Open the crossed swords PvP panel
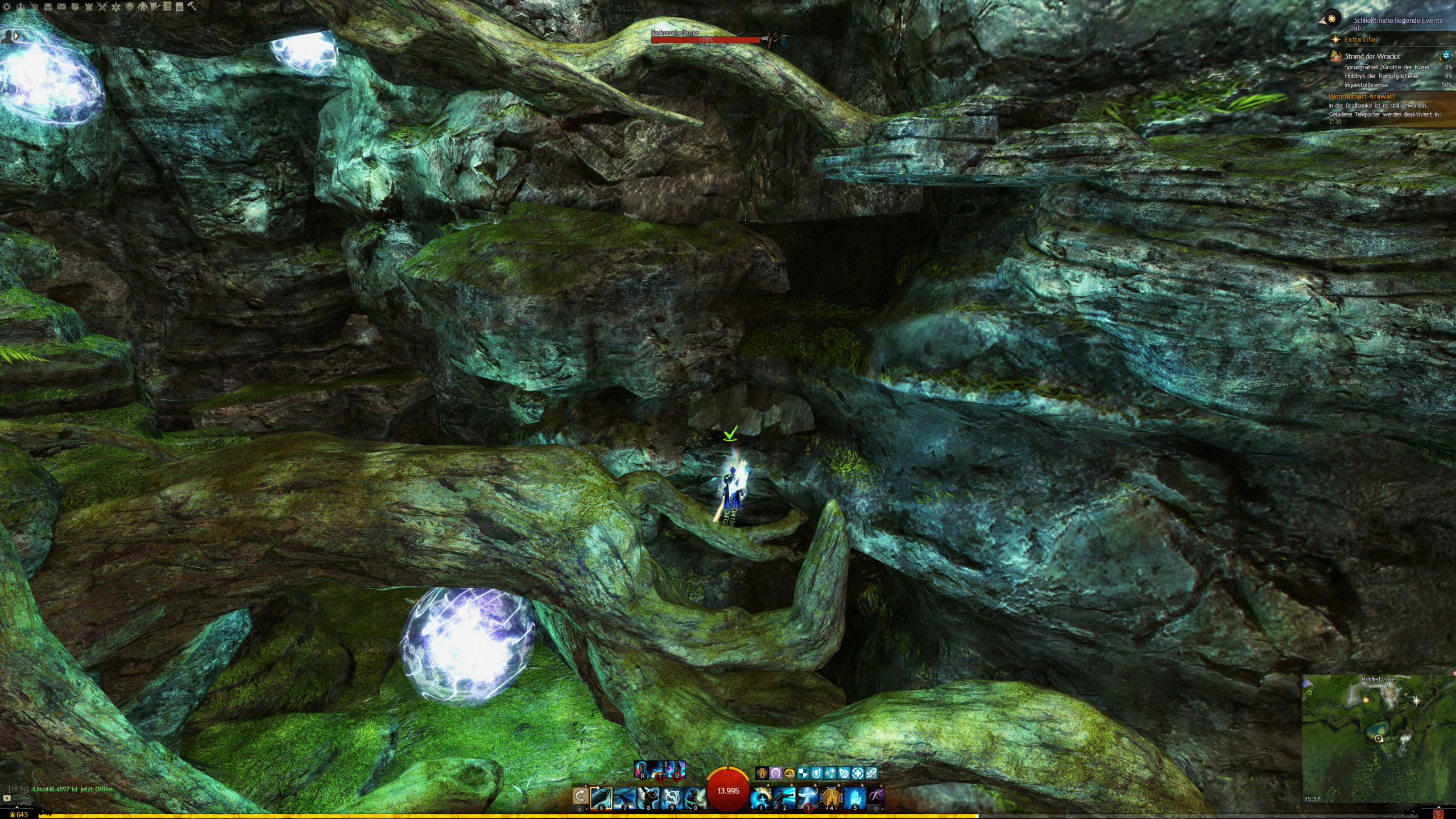Image resolution: width=1456 pixels, height=819 pixels. pos(102,7)
